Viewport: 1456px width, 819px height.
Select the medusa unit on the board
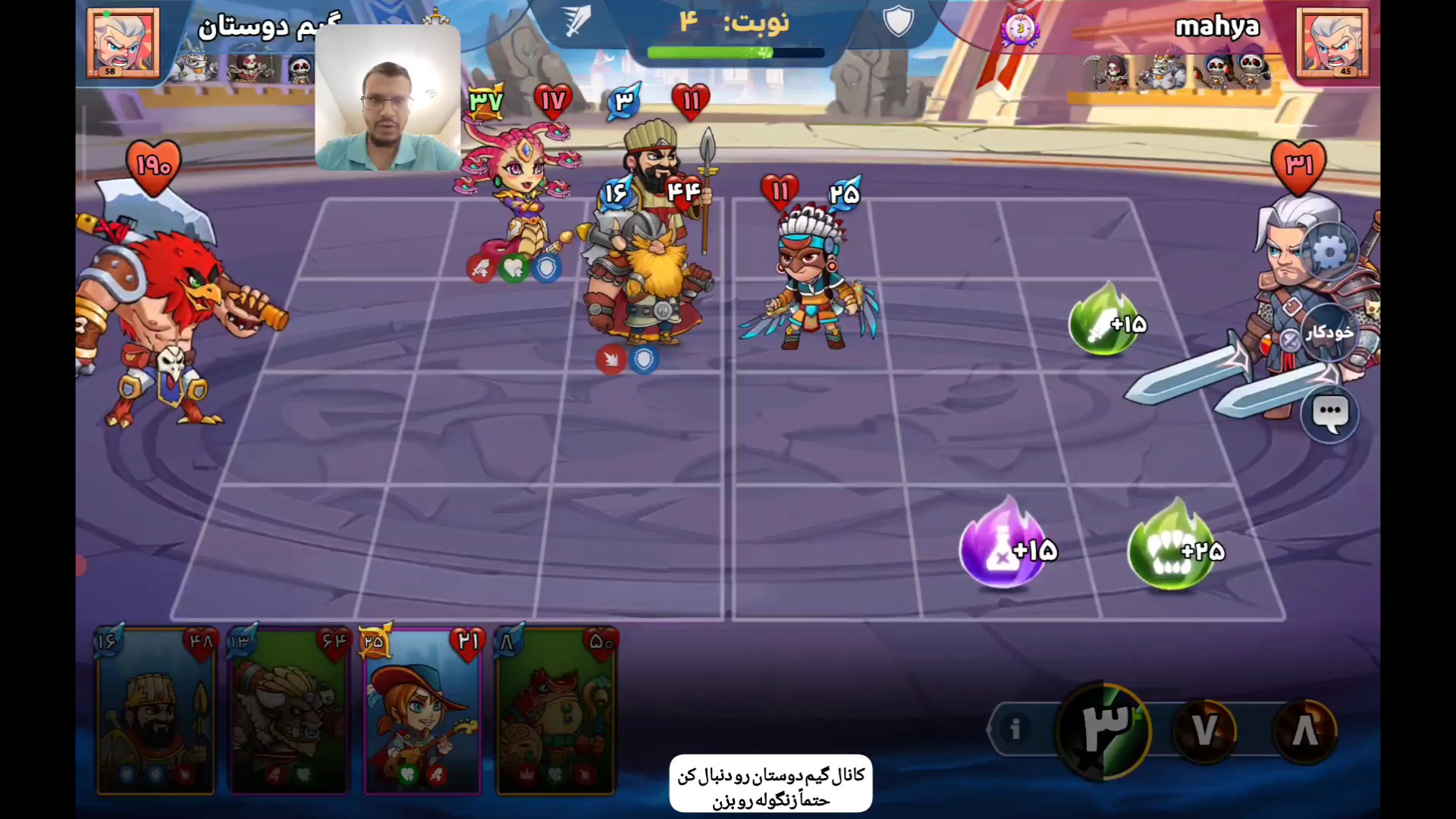[518, 199]
